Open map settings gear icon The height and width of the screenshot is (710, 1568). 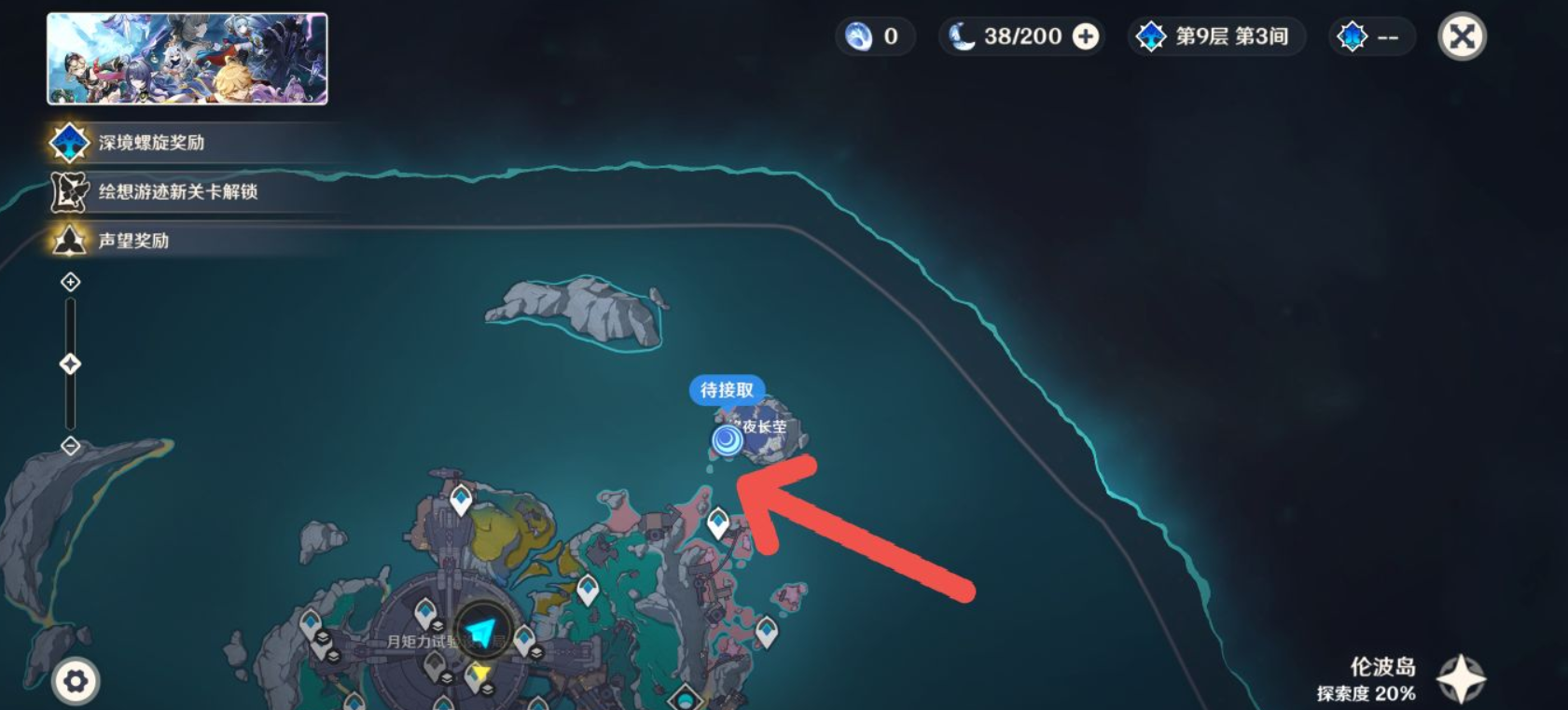pos(76,681)
